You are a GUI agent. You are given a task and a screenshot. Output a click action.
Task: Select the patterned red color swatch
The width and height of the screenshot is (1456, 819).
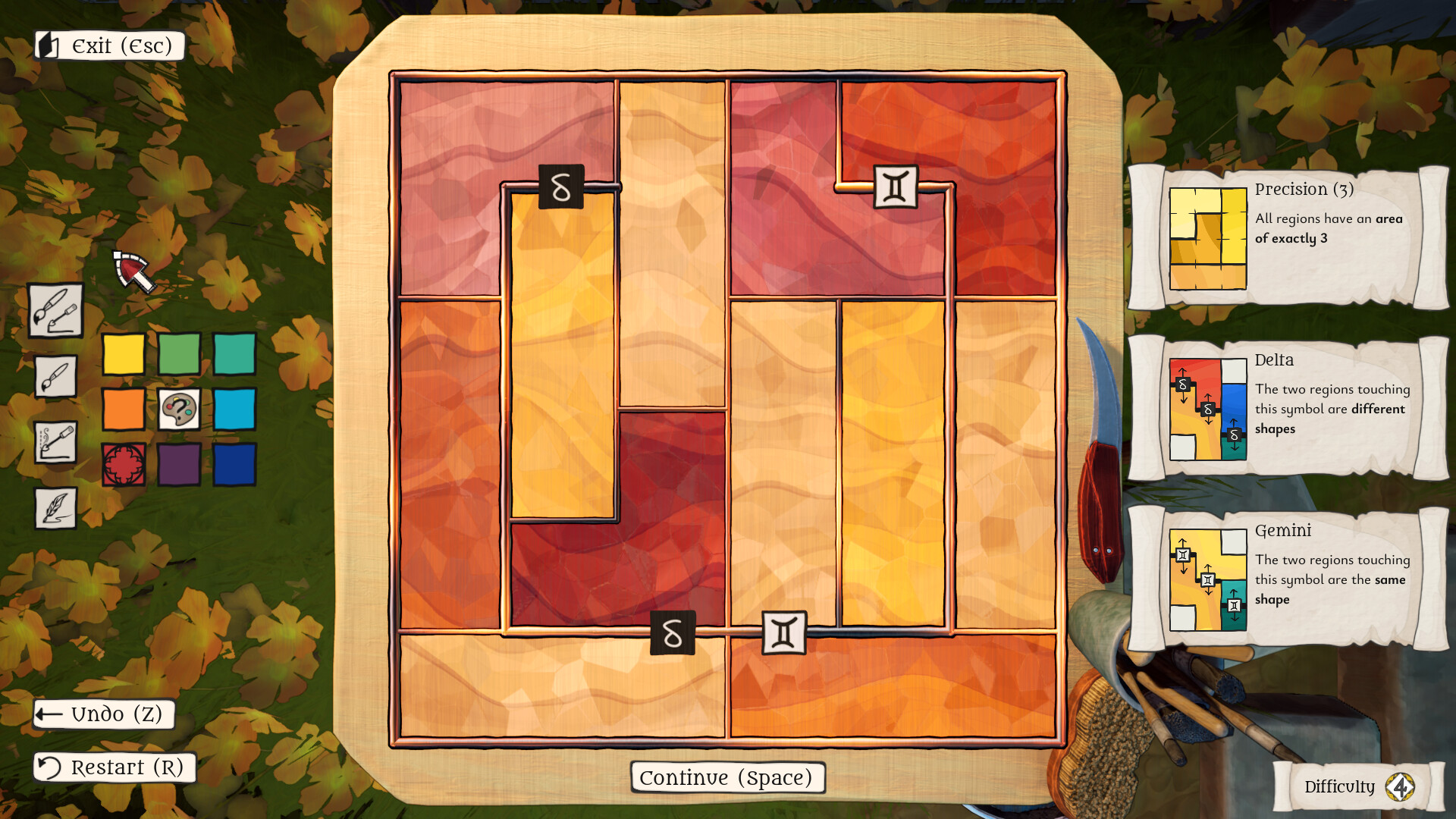click(123, 466)
